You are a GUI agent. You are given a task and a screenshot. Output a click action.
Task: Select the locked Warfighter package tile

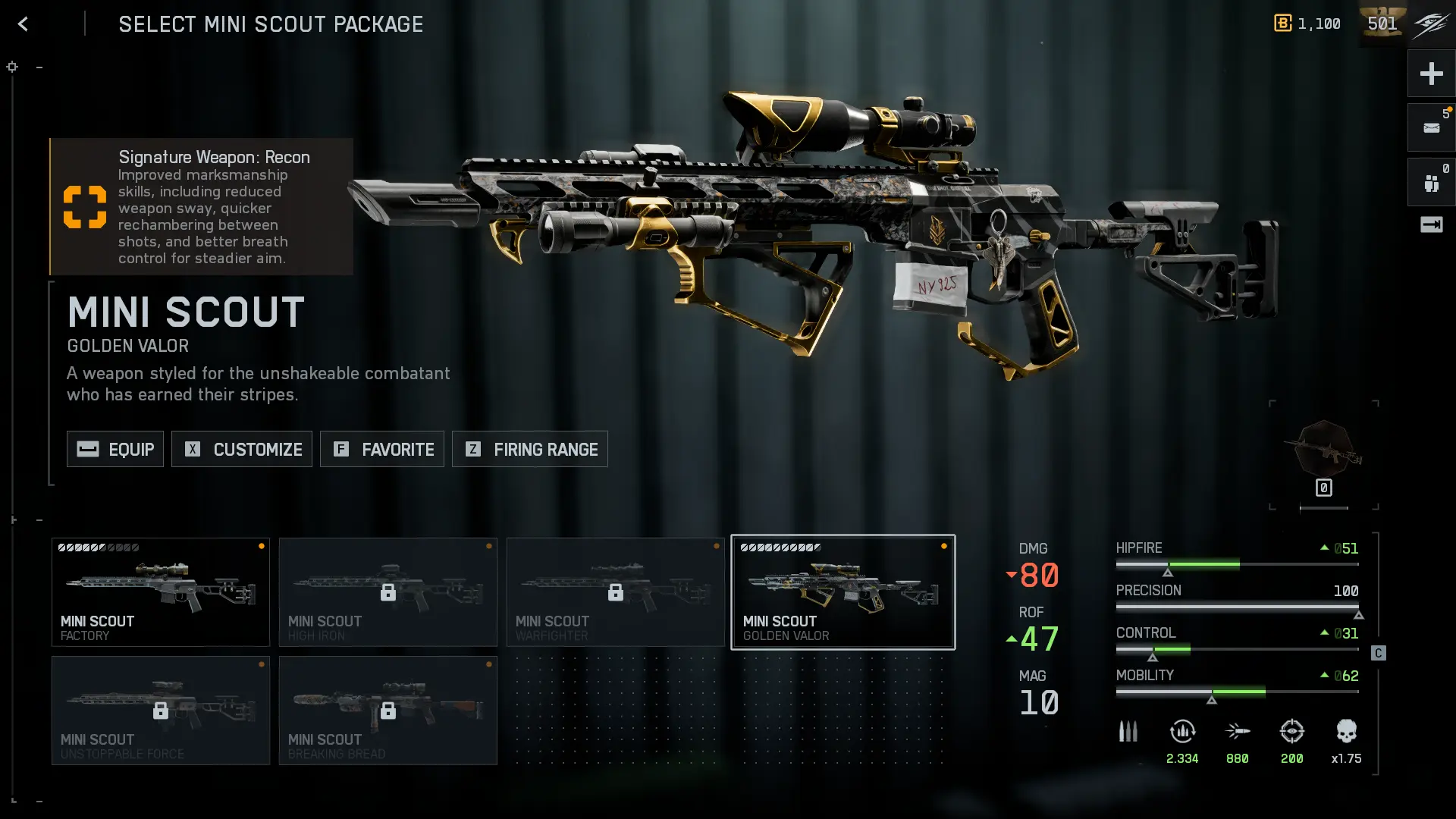616,592
